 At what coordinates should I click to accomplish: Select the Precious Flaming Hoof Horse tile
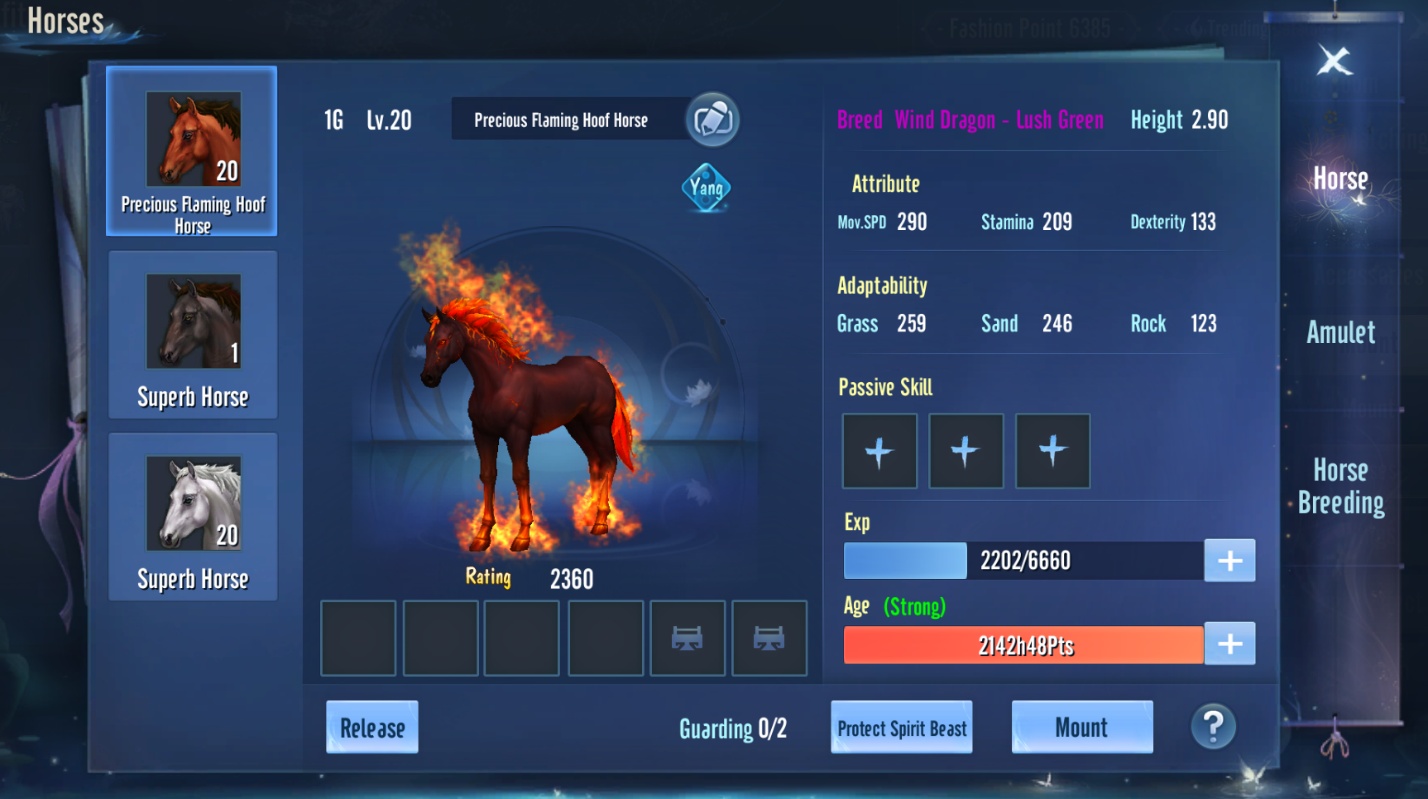pos(192,151)
